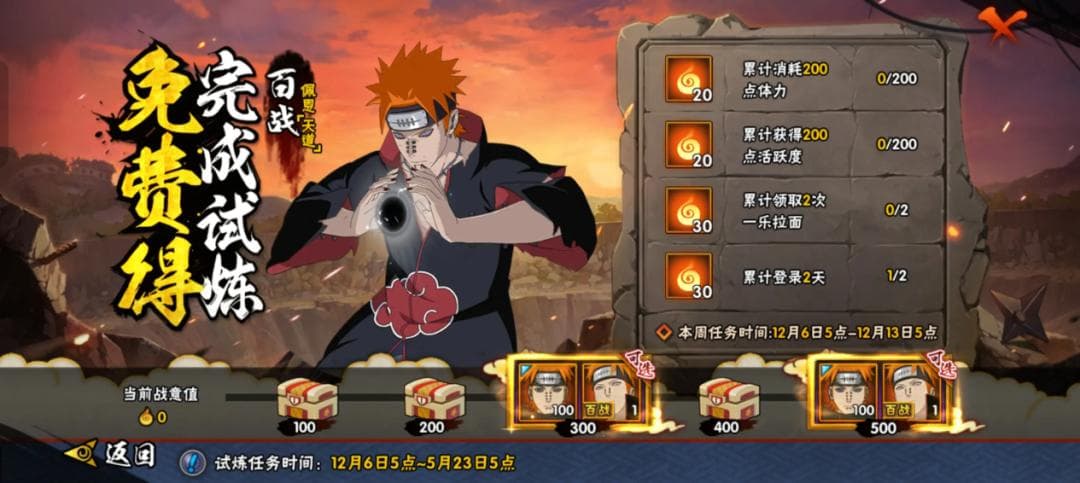The height and width of the screenshot is (483, 1080).
Task: Select the 累计登录2天 task row
Action: 790,276
